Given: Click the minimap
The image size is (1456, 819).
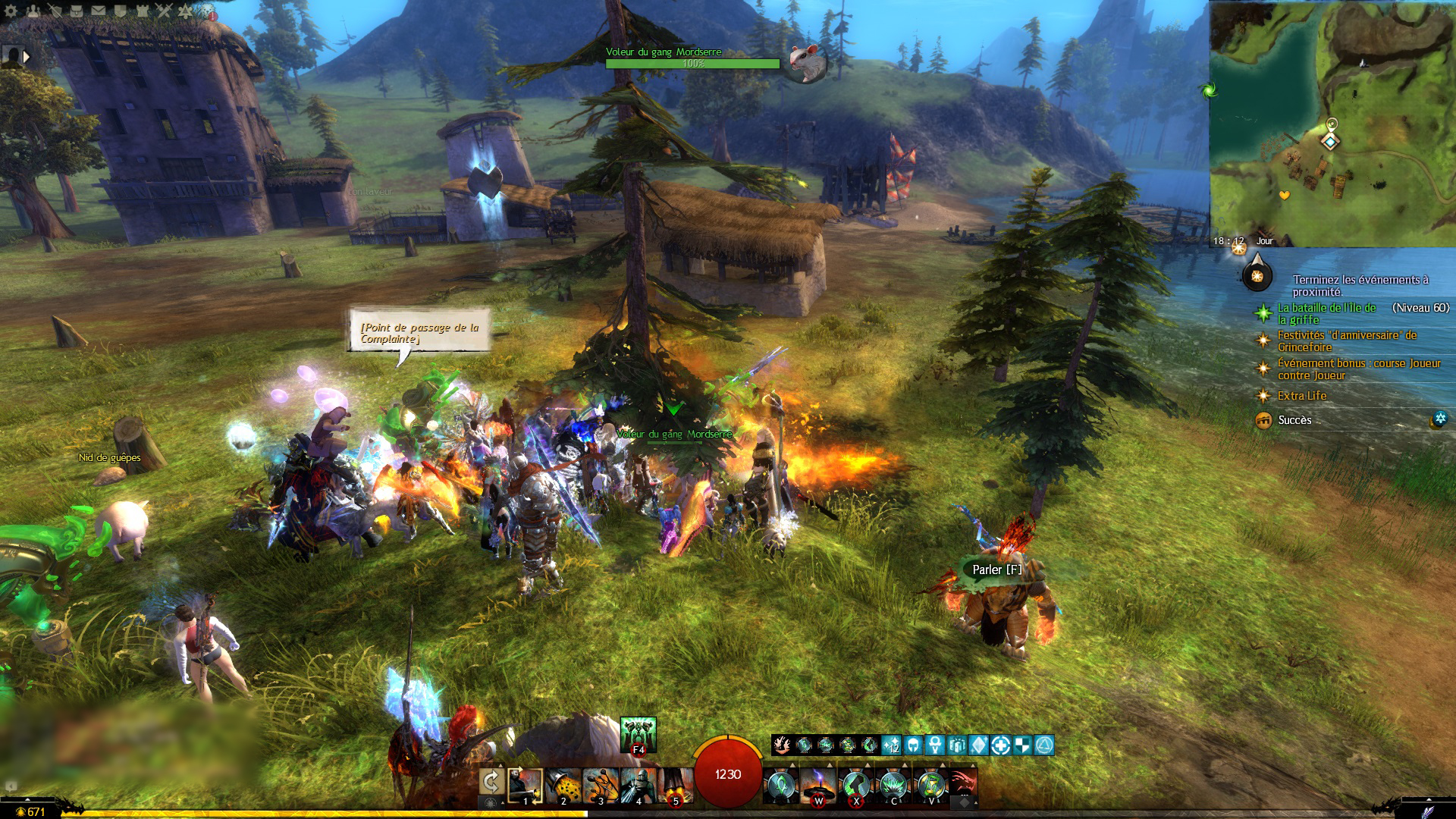Looking at the screenshot, I should tap(1332, 121).
